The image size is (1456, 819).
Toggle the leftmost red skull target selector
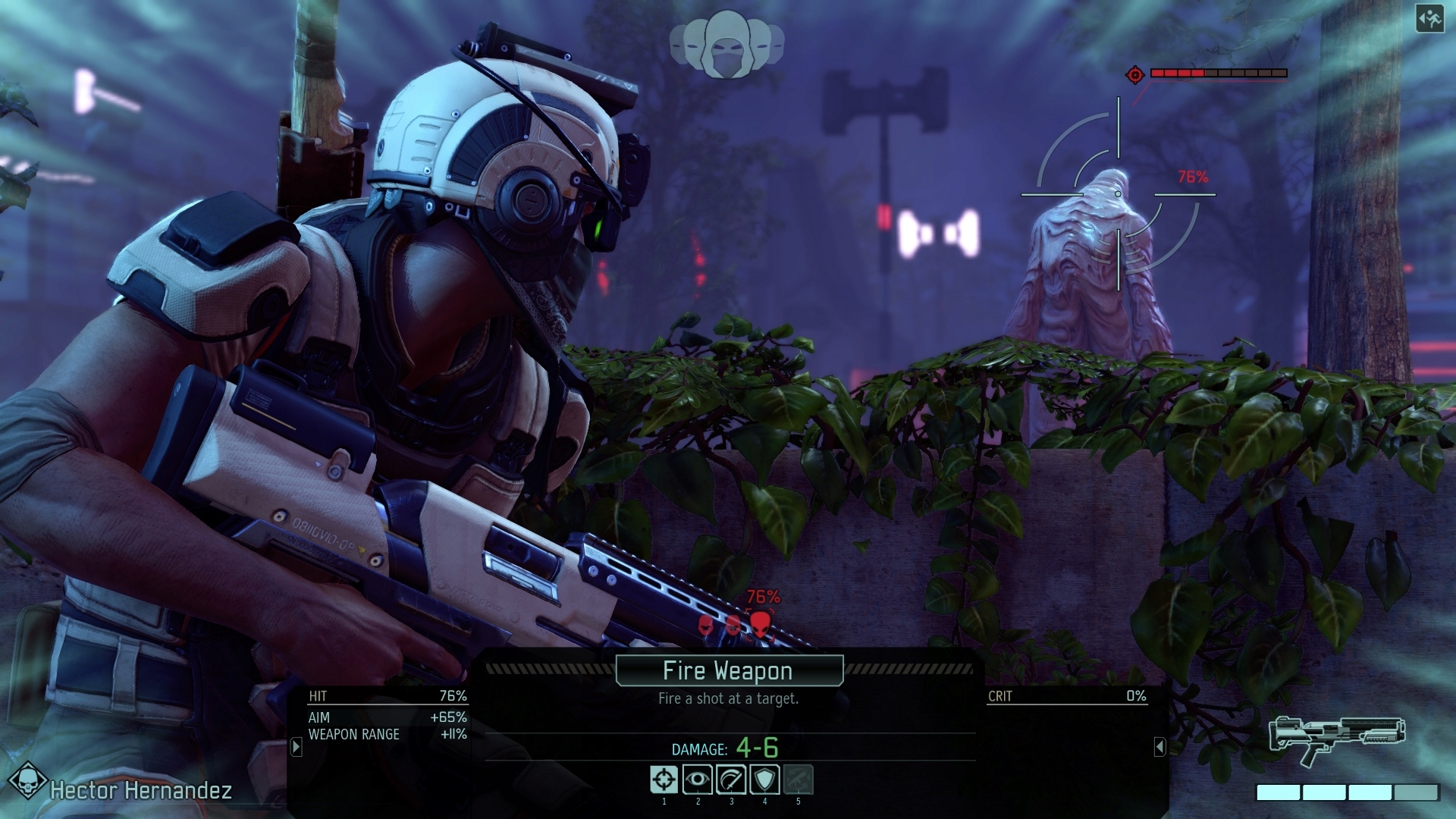704,627
